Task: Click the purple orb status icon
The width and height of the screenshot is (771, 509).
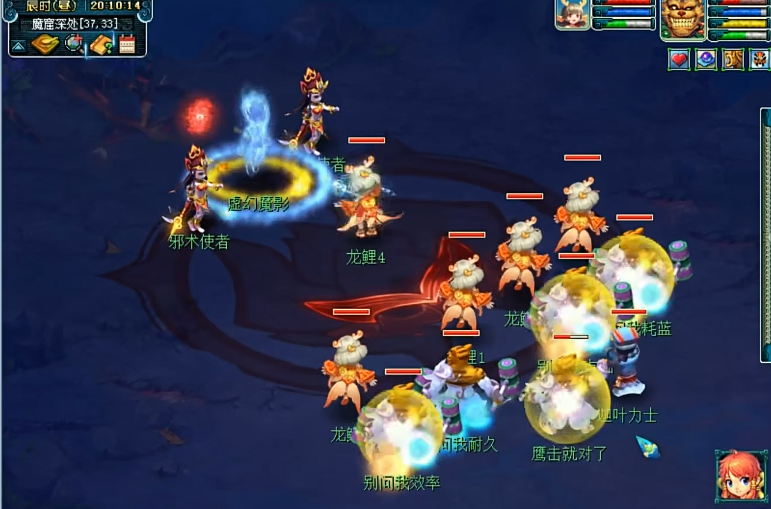Action: 706,59
